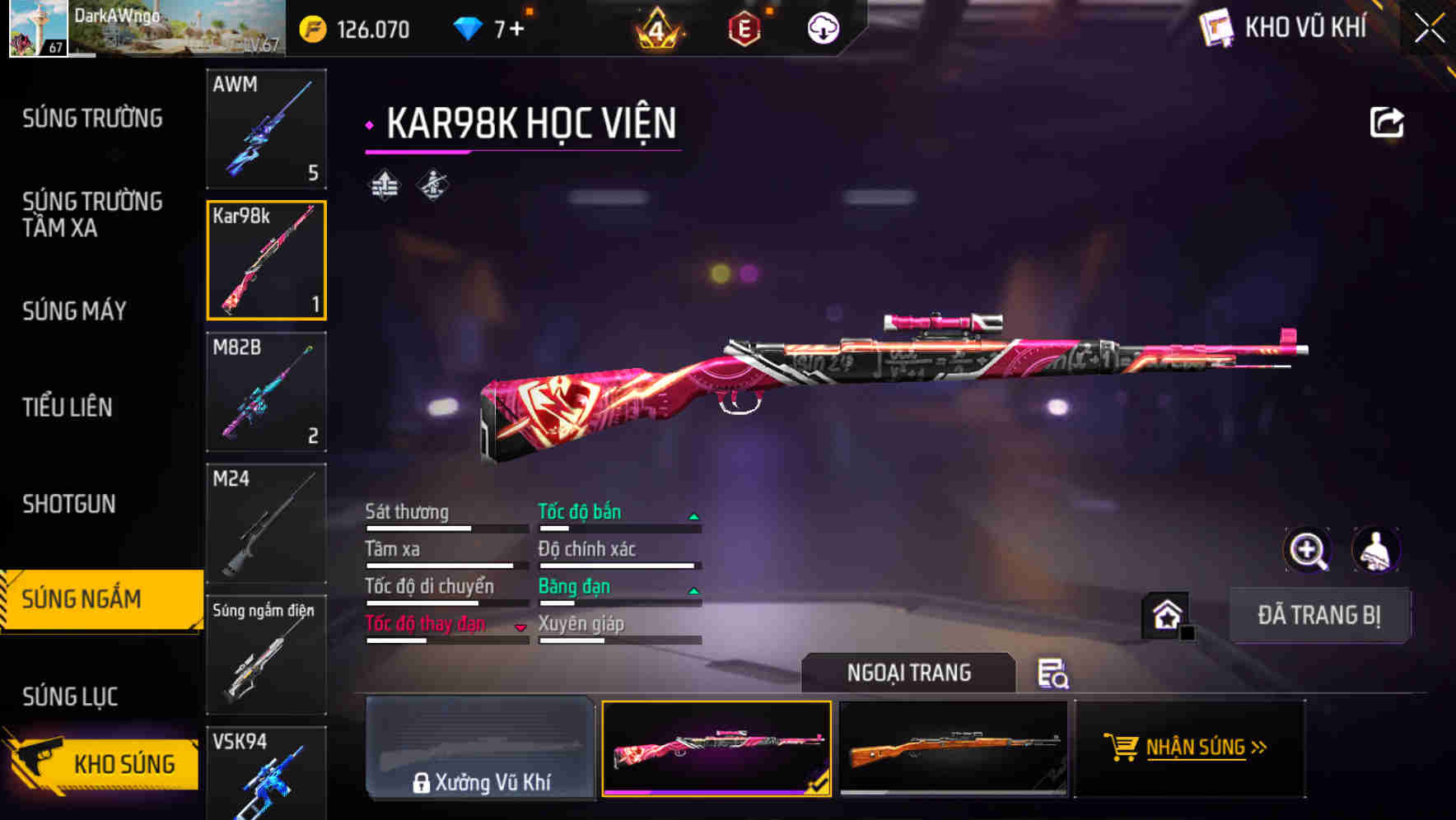The height and width of the screenshot is (820, 1456).
Task: Select the default wooden Kar98k skin
Action: click(954, 750)
